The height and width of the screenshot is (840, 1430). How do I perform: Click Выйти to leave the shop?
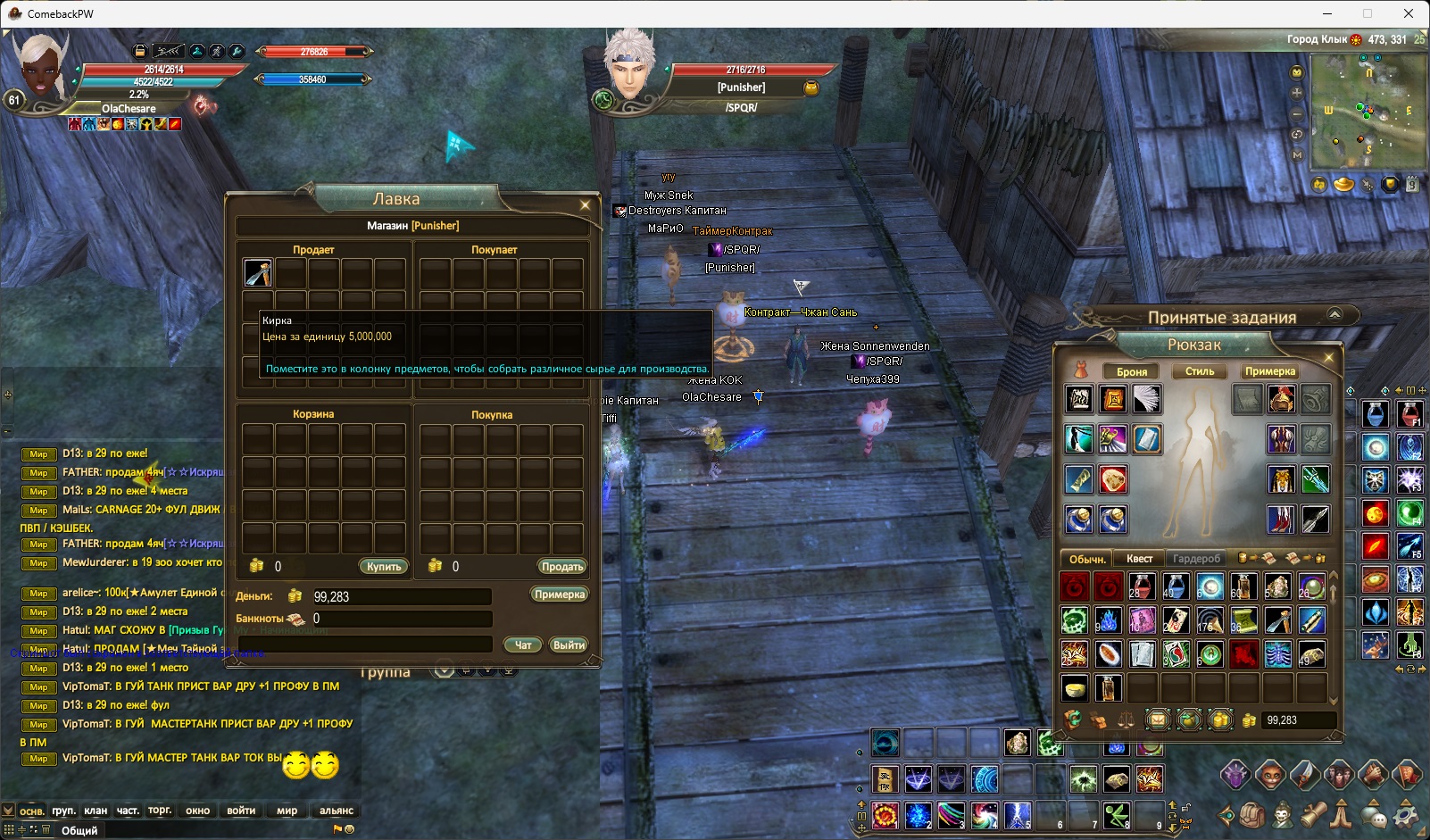569,645
